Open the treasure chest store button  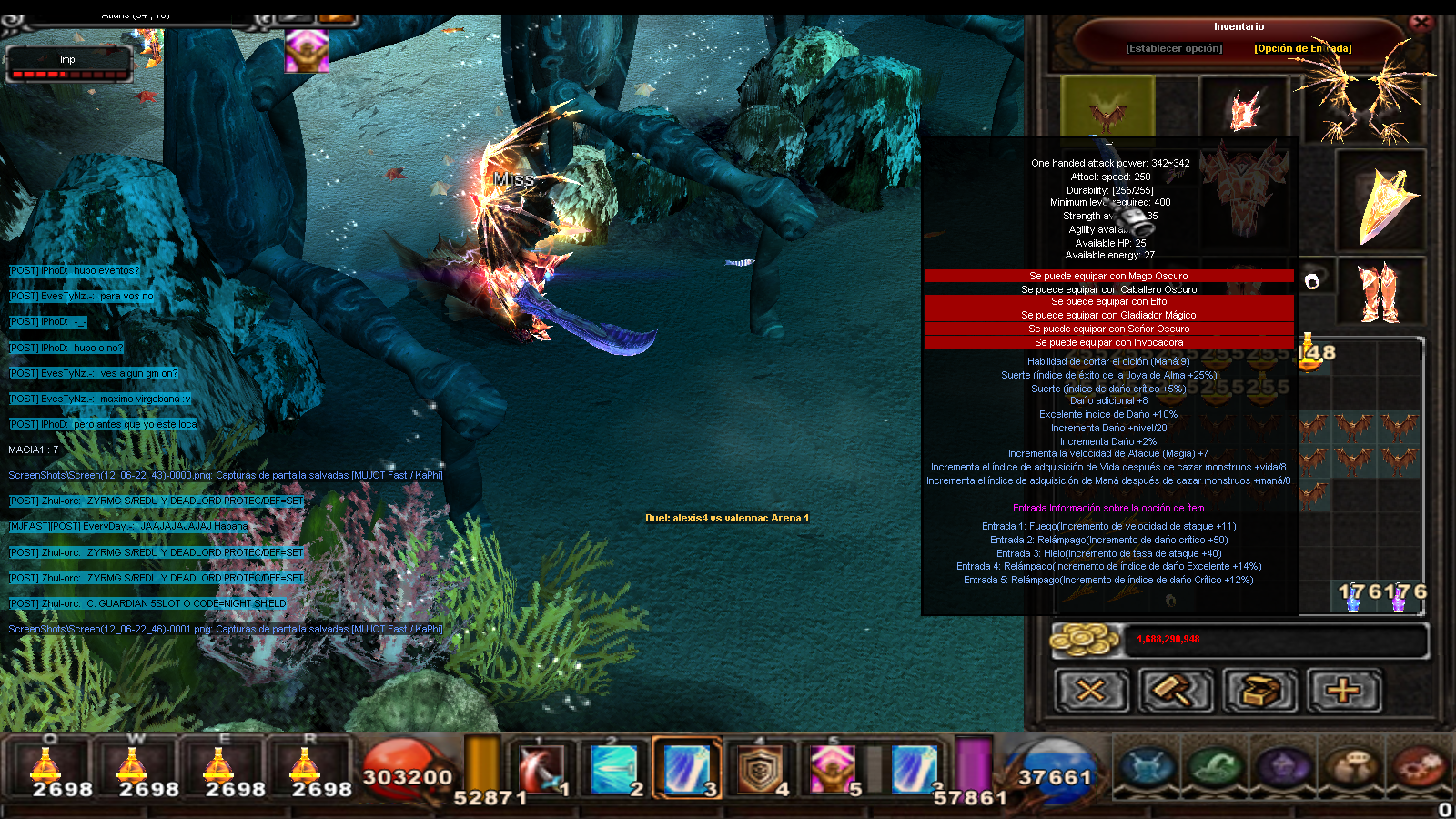(x=1259, y=691)
